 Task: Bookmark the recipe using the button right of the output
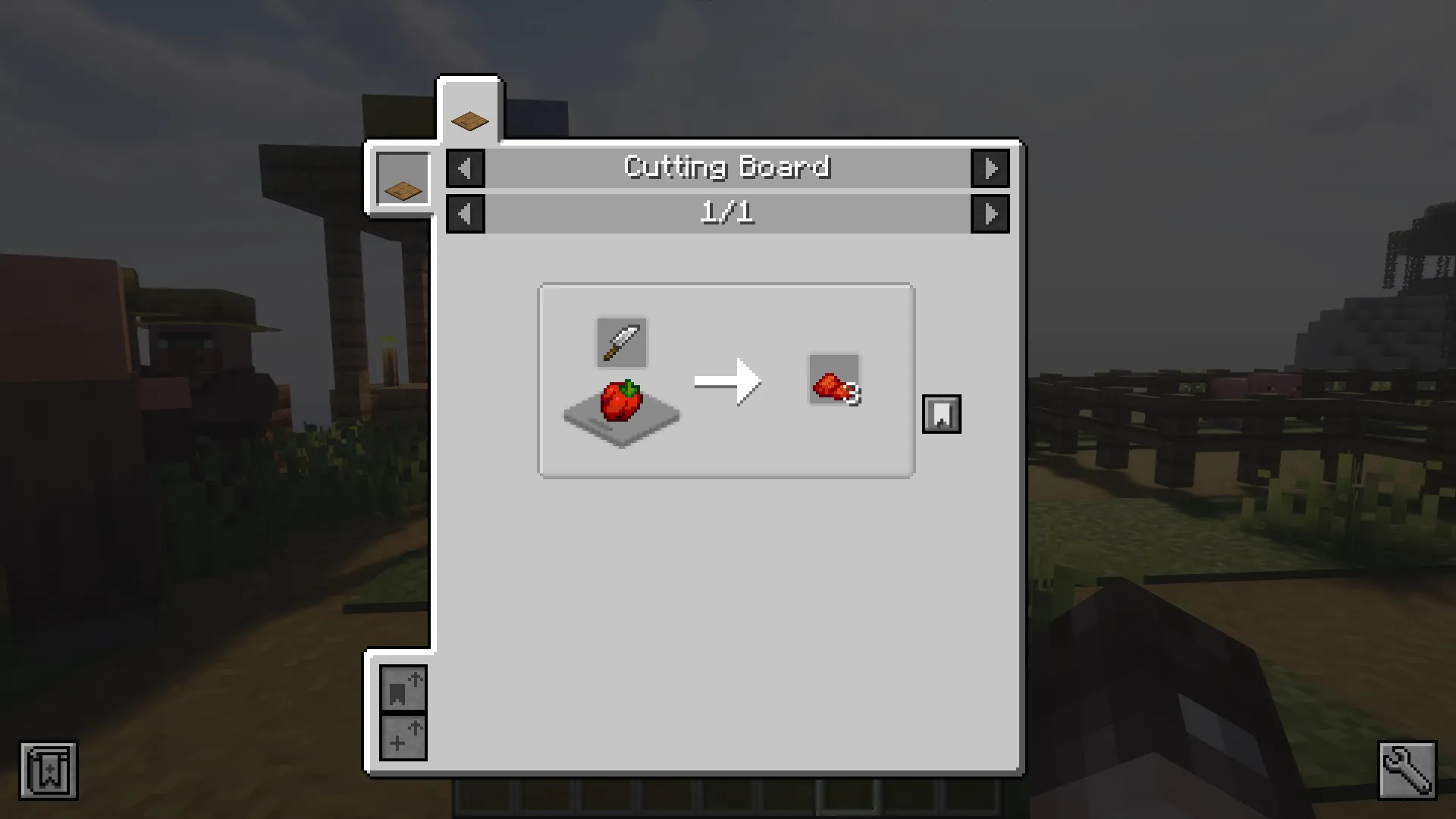click(941, 414)
